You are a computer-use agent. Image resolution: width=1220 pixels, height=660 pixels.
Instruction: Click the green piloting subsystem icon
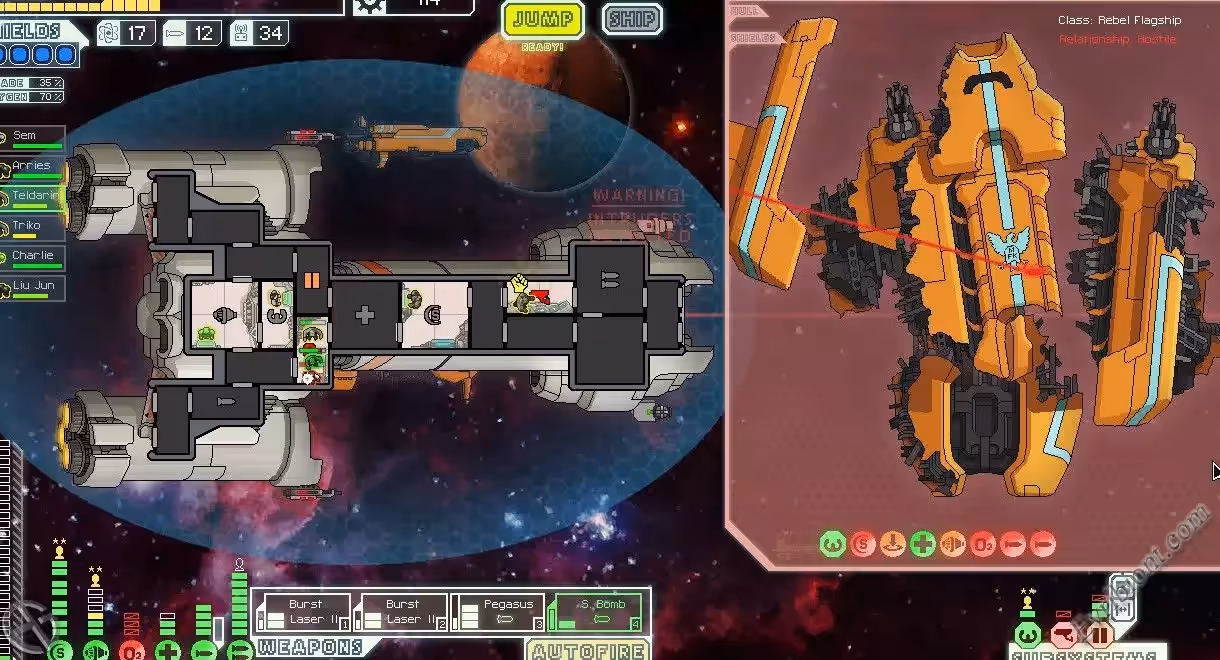1028,635
